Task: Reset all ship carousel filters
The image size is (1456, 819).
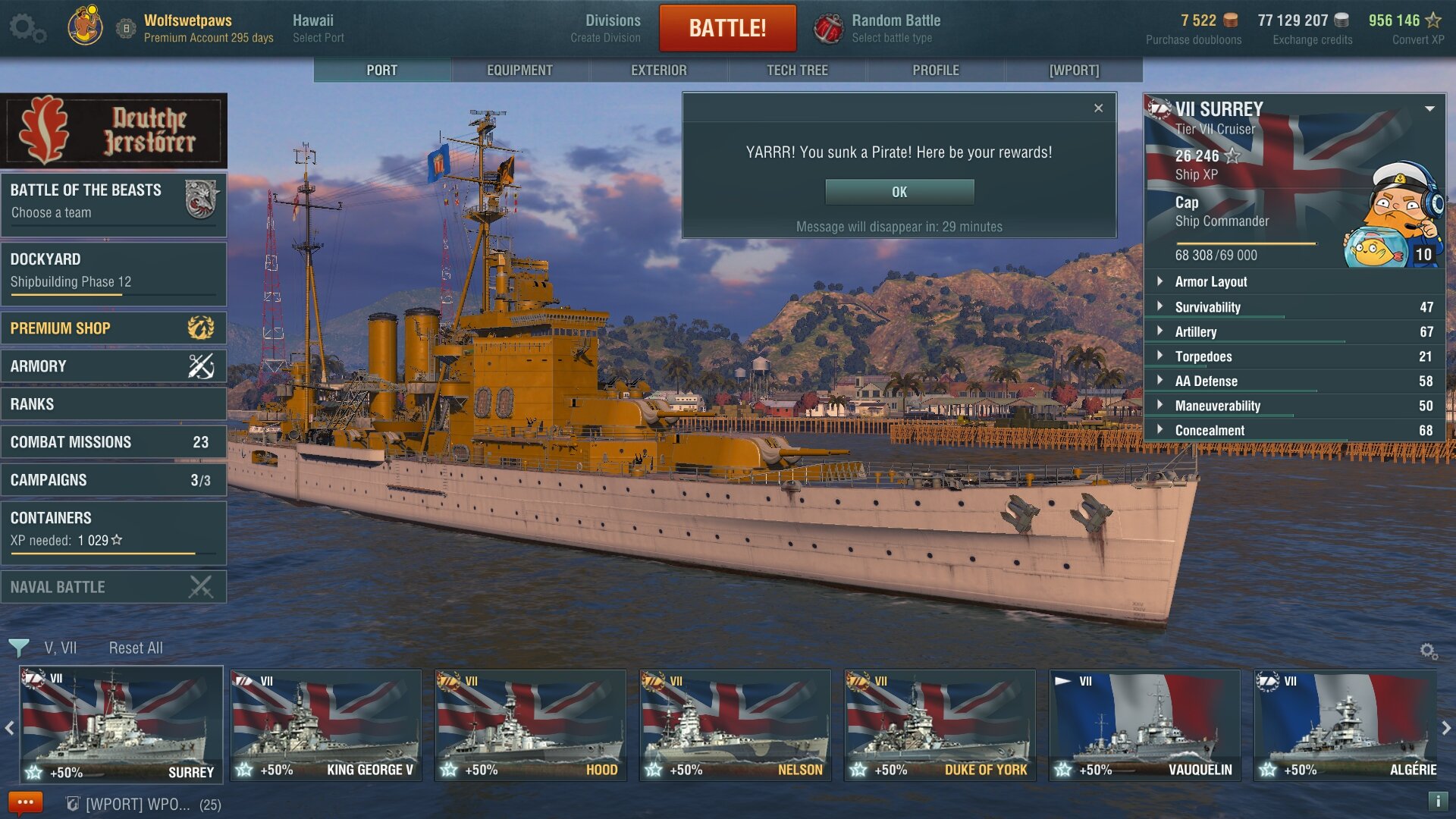Action: tap(136, 648)
